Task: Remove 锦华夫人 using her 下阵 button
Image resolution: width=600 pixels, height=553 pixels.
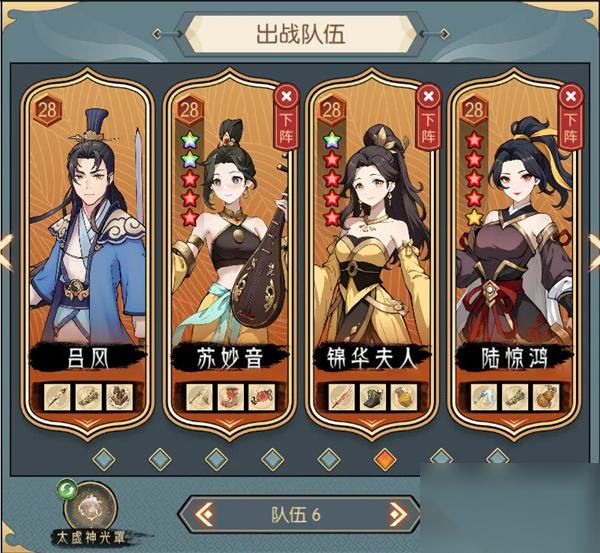Action: point(429,115)
